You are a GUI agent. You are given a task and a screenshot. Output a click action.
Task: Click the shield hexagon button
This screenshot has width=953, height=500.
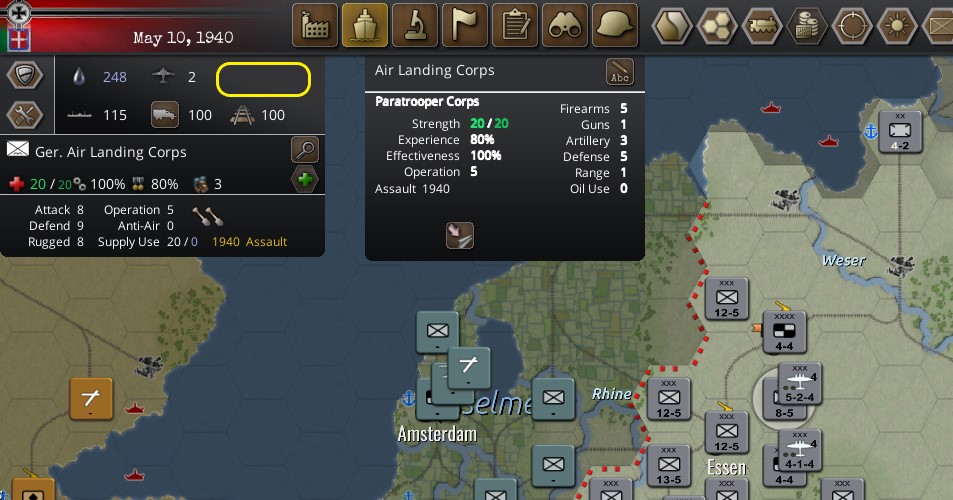pos(25,76)
